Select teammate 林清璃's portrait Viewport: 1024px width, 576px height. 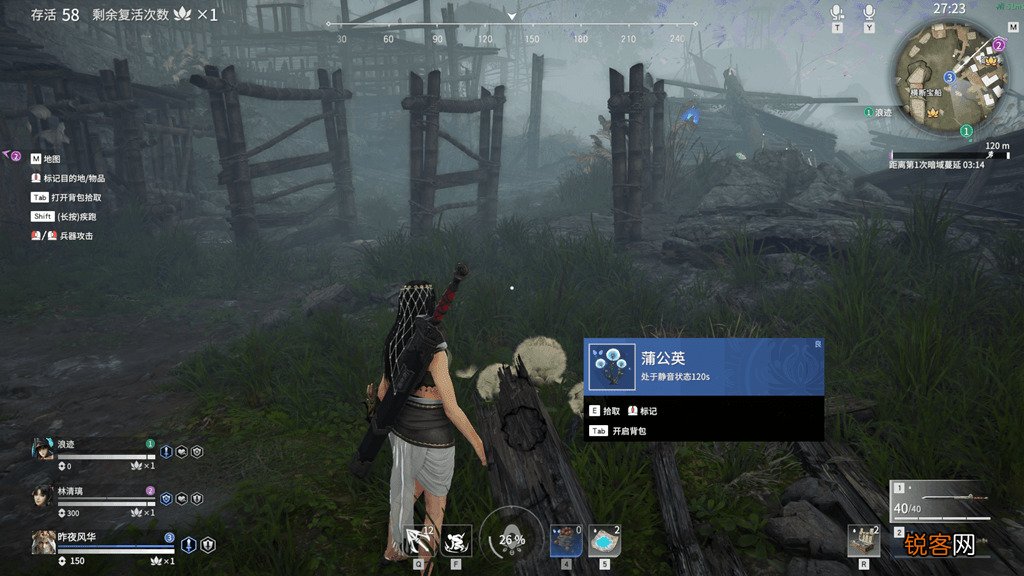click(x=43, y=495)
